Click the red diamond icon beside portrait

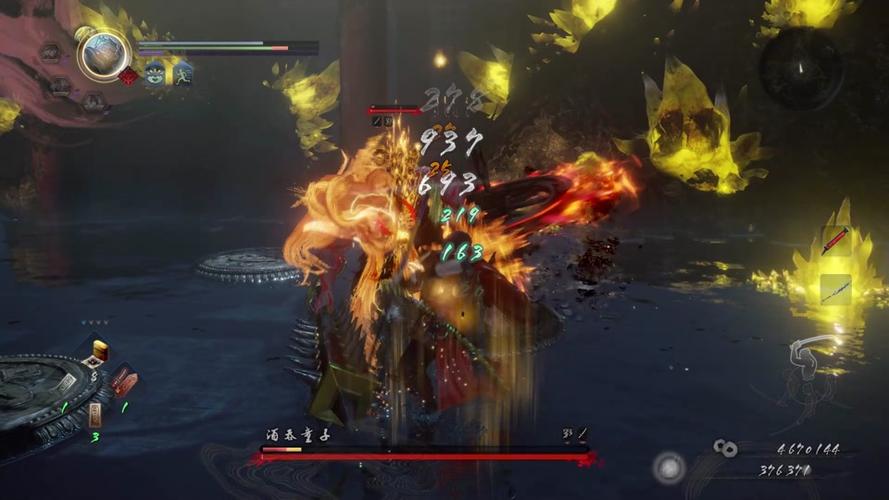point(128,76)
